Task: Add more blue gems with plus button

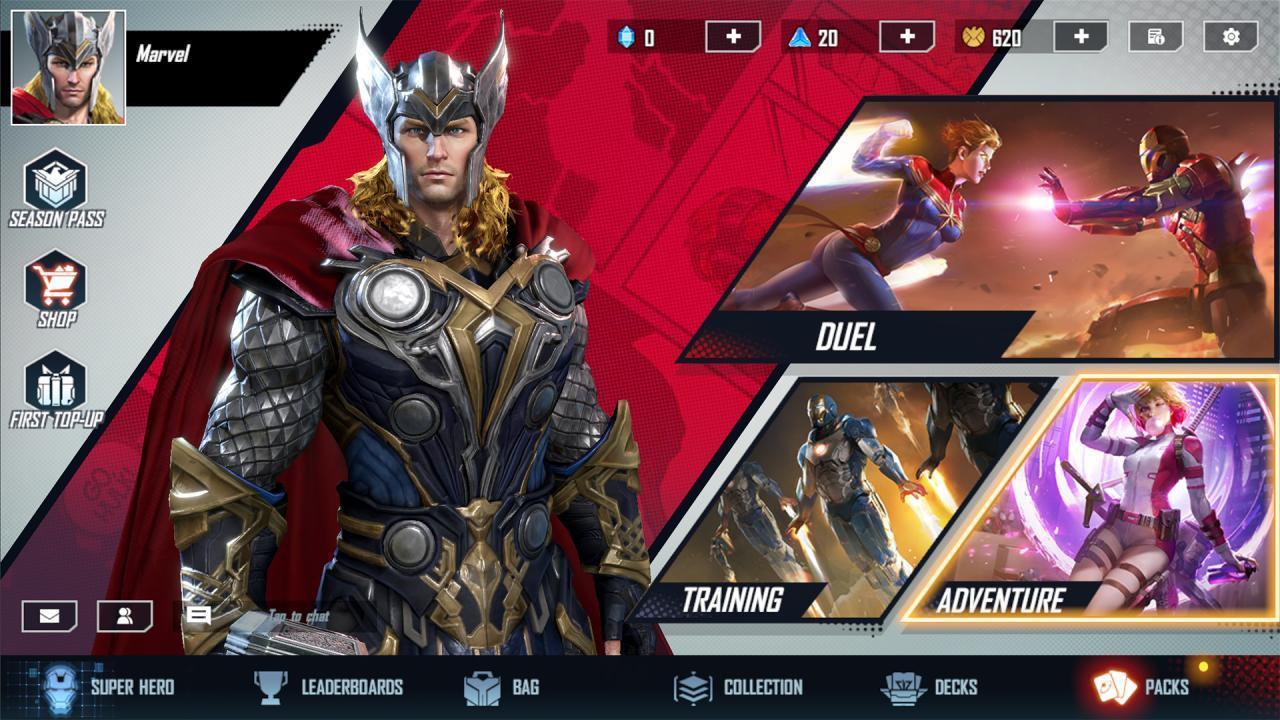Action: 733,37
